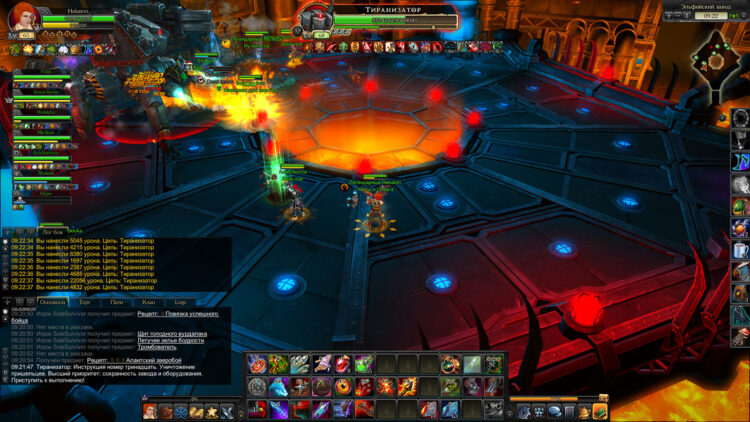The width and height of the screenshot is (750, 422).
Task: Open the Logs chat tab
Action: pyautogui.click(x=180, y=301)
